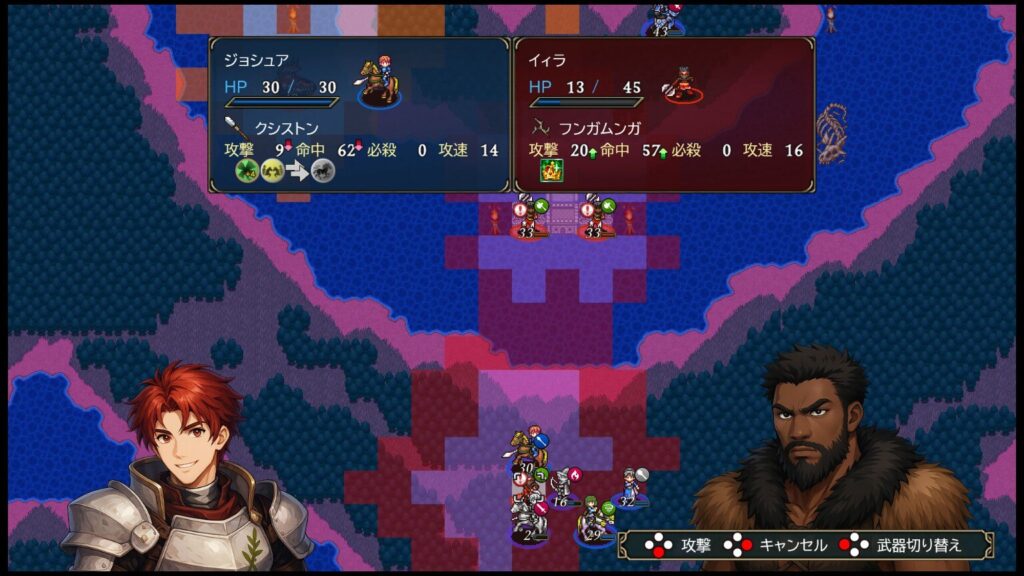Image resolution: width=1024 pixels, height=576 pixels.
Task: Select the gold crown skill icon
Action: tap(552, 170)
